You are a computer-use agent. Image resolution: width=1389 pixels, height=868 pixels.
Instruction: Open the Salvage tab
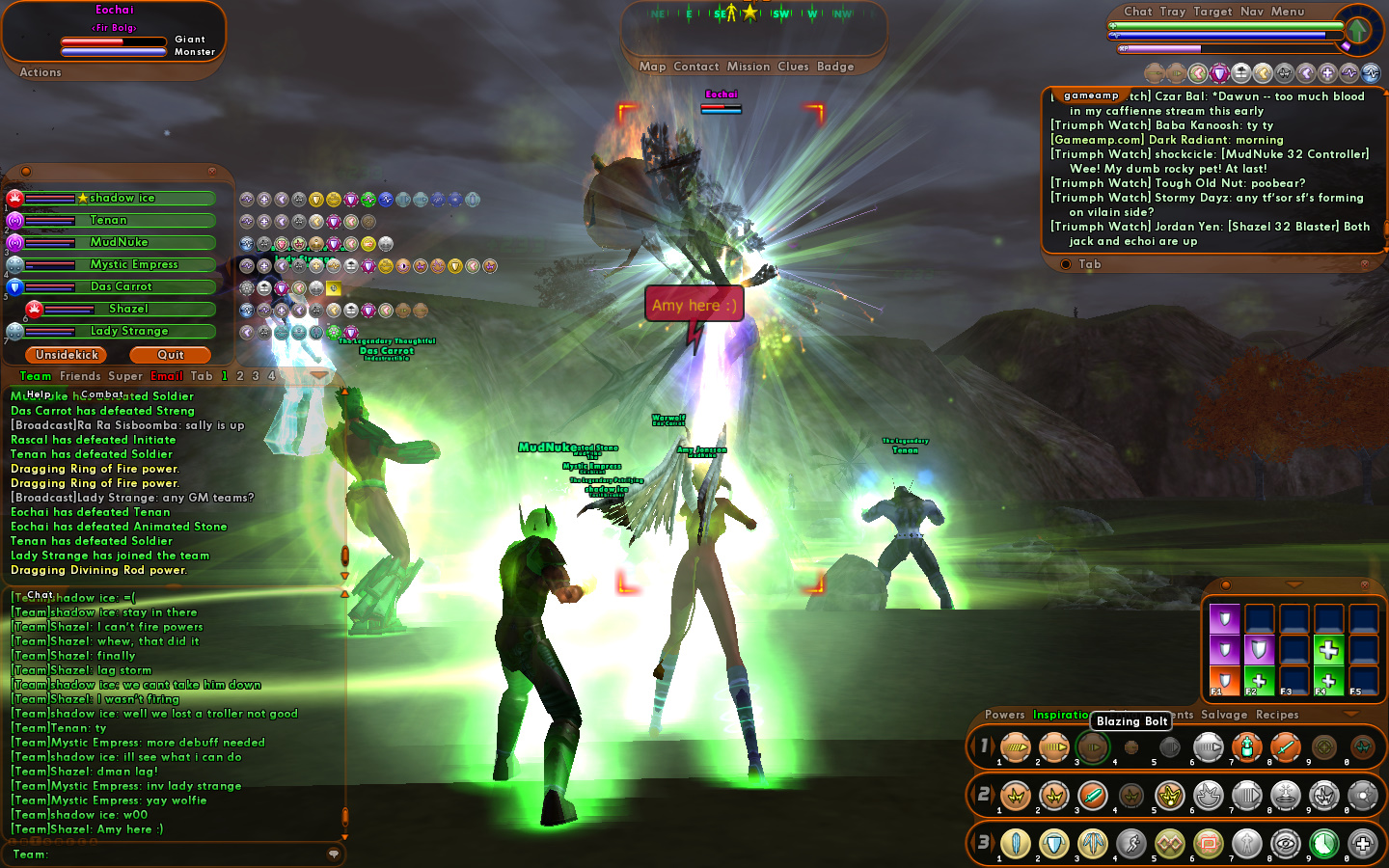(x=1224, y=715)
